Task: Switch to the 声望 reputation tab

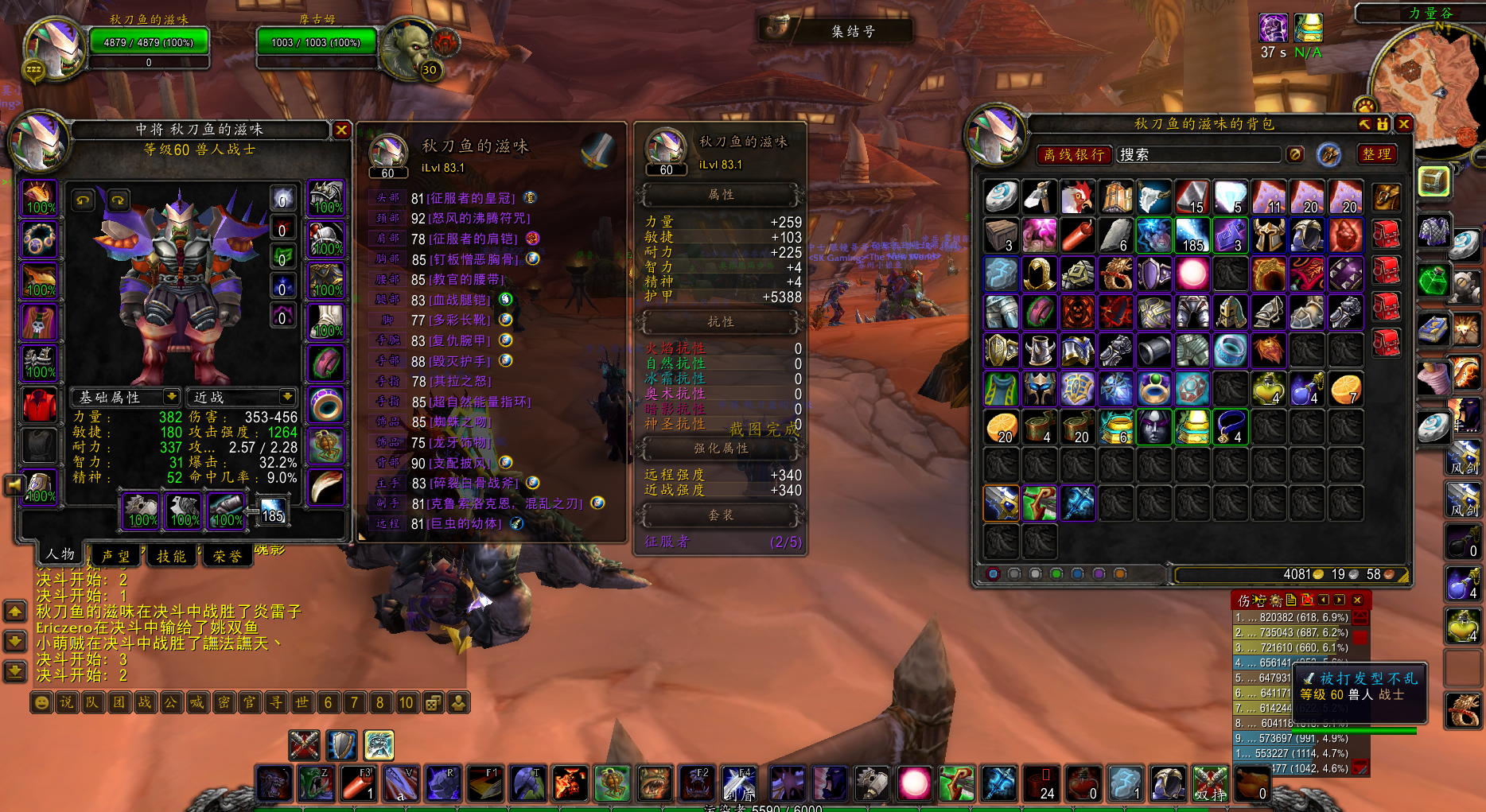Action: pos(116,556)
